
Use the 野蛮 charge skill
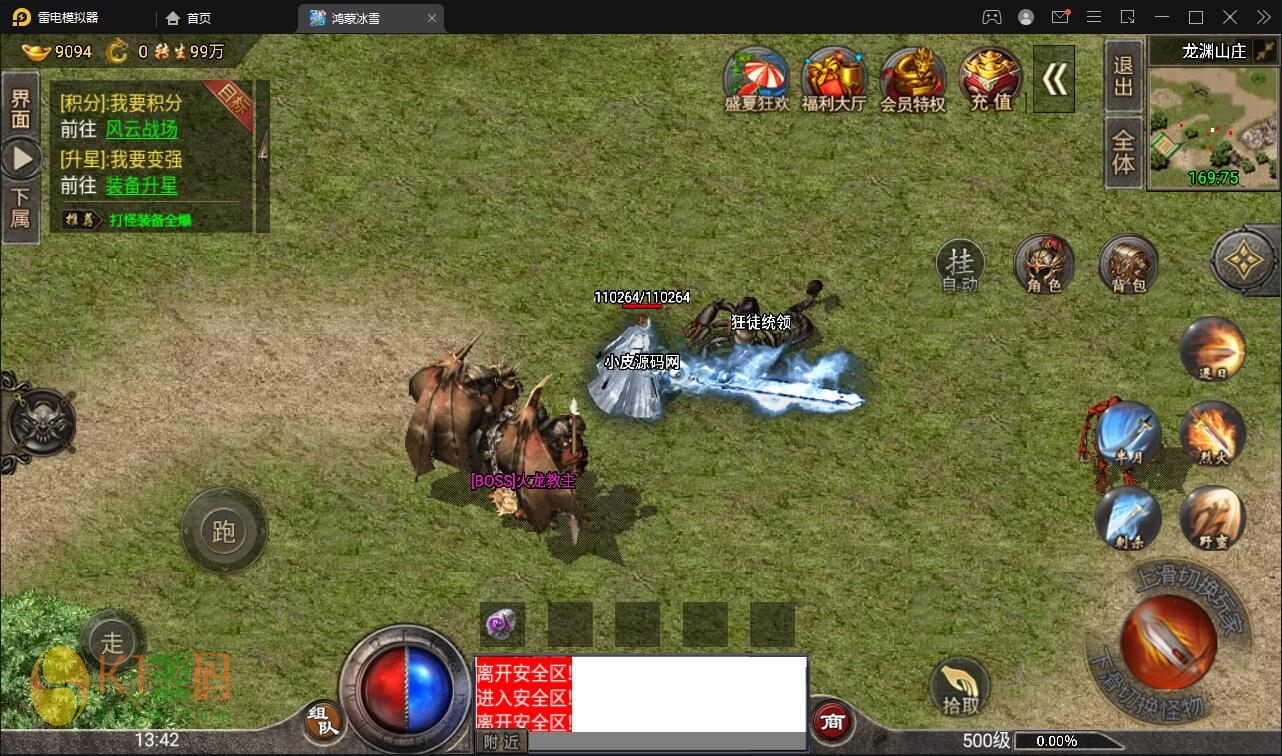pos(1211,518)
